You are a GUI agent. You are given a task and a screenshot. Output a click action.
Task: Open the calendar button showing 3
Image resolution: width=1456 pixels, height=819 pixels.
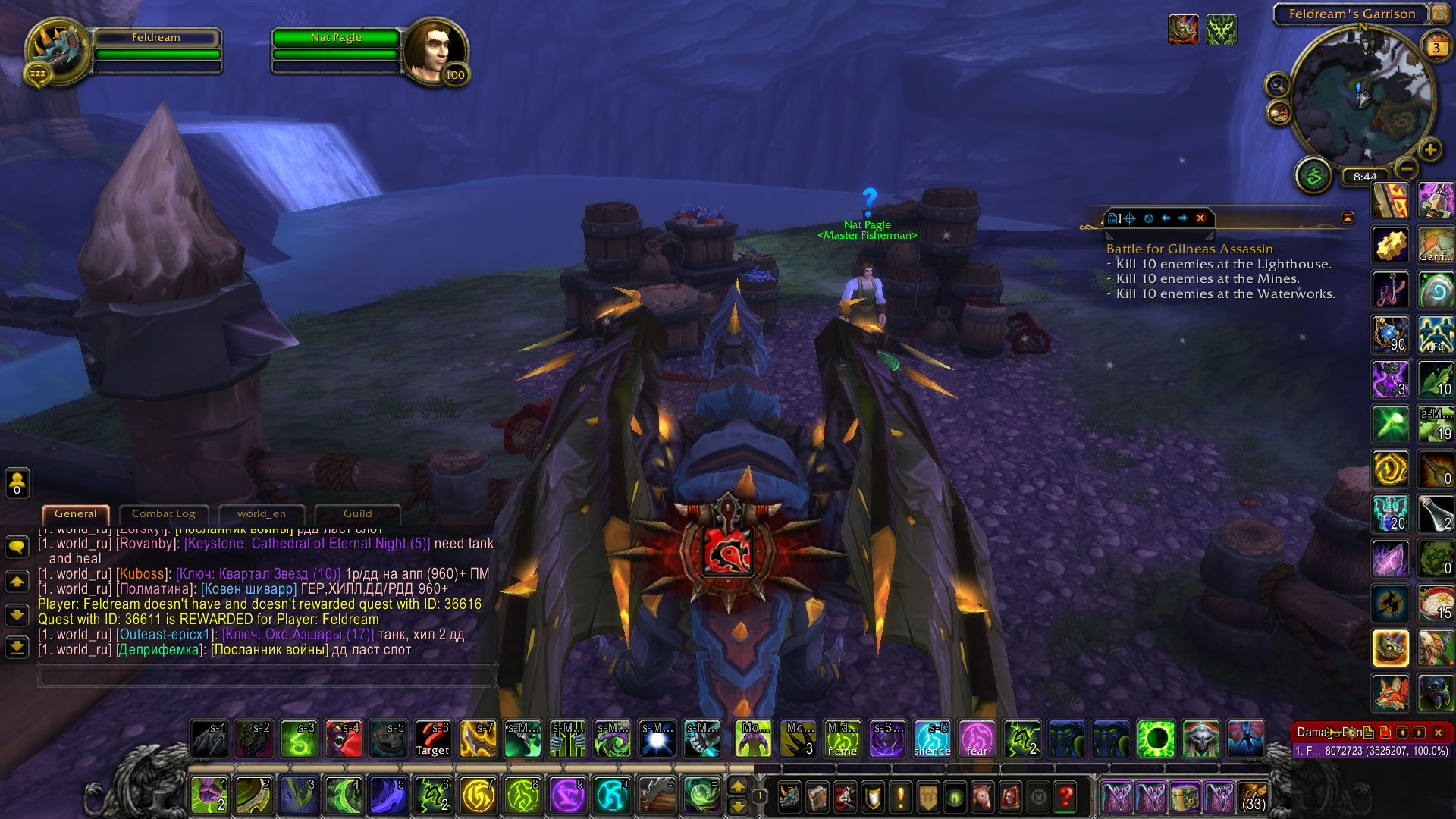(x=1436, y=47)
